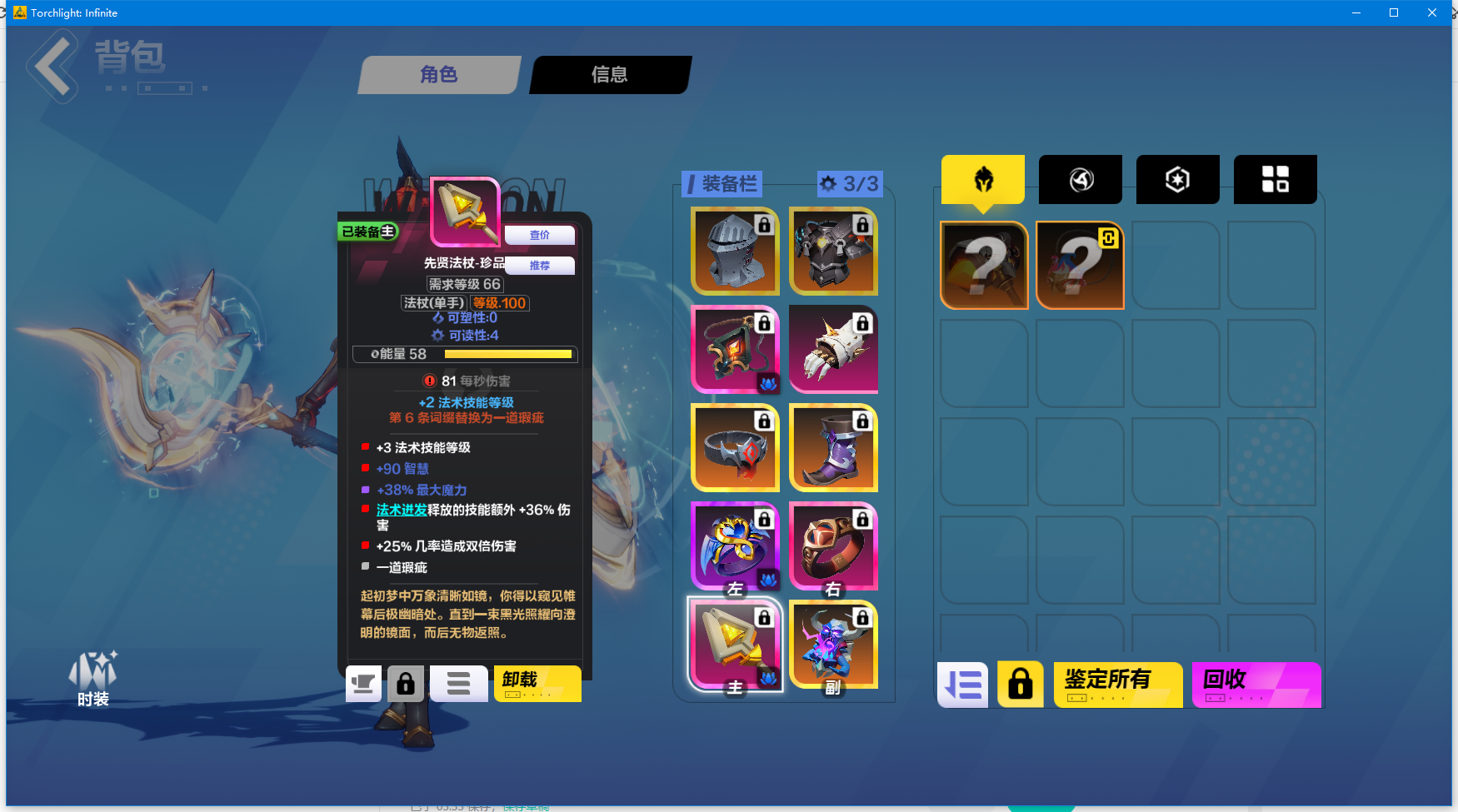Viewport: 1458px width, 812px height.
Task: Select the yellow helmet equipment filter tab
Action: 983,179
